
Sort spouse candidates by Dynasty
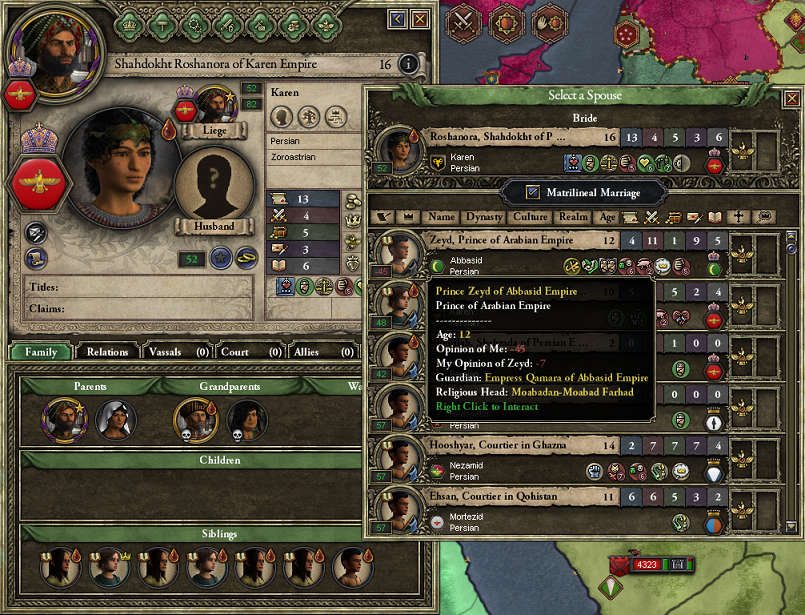point(484,216)
